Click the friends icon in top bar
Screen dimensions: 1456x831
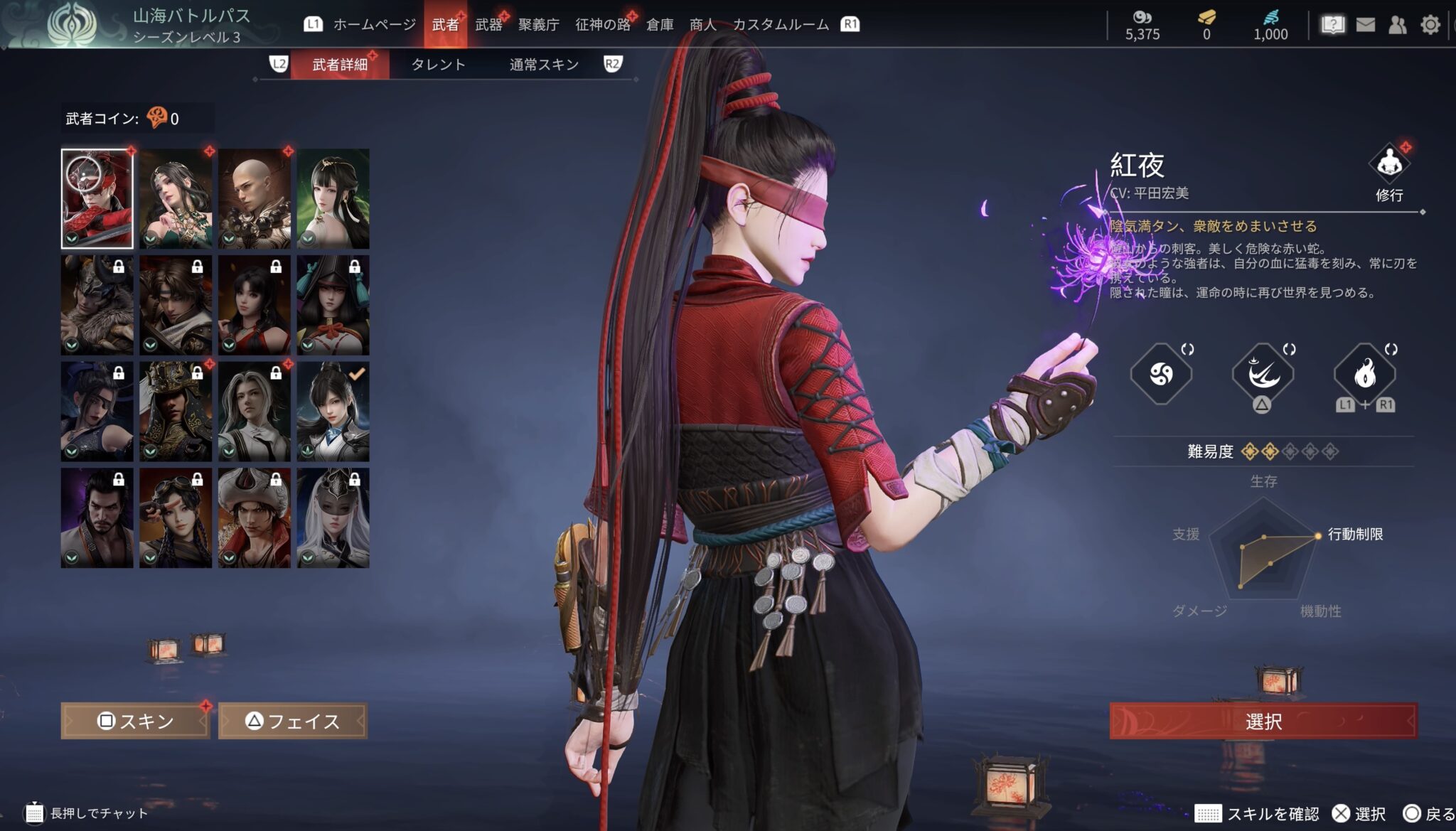coord(1398,23)
